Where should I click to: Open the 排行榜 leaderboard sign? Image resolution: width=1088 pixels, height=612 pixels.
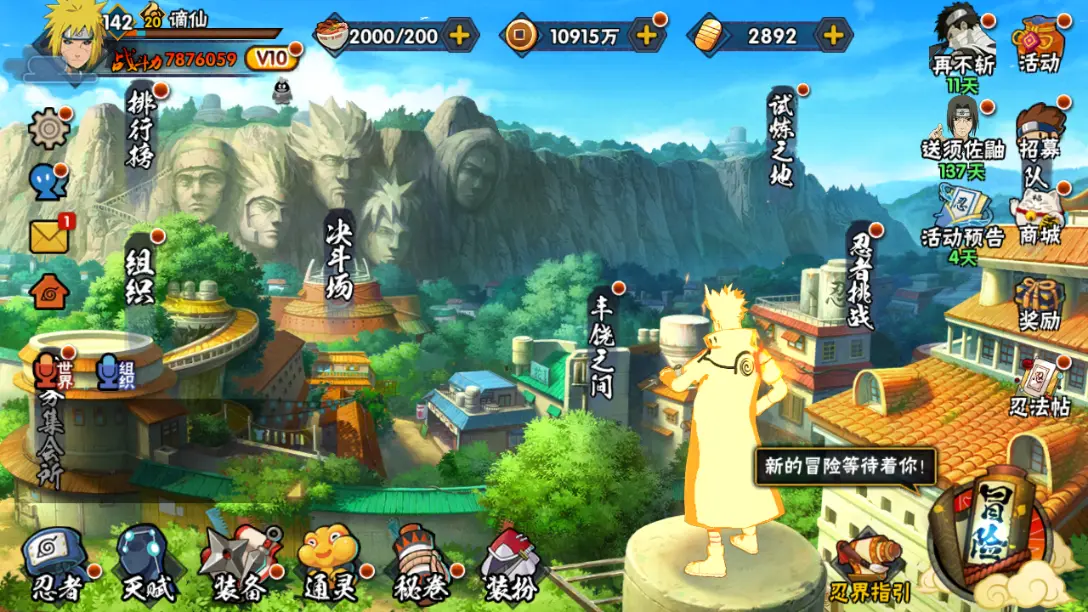click(x=141, y=130)
